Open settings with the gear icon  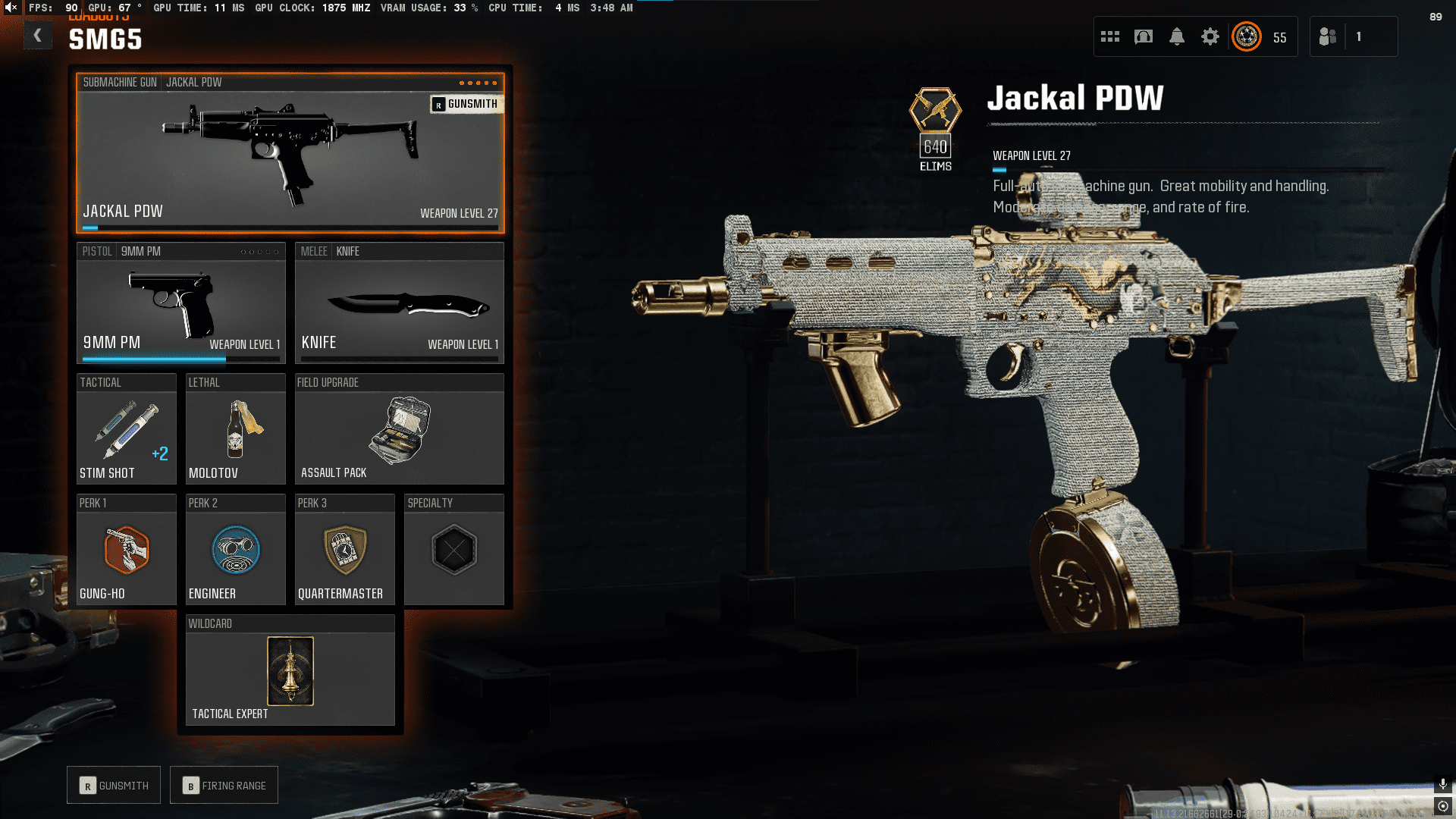(1210, 36)
